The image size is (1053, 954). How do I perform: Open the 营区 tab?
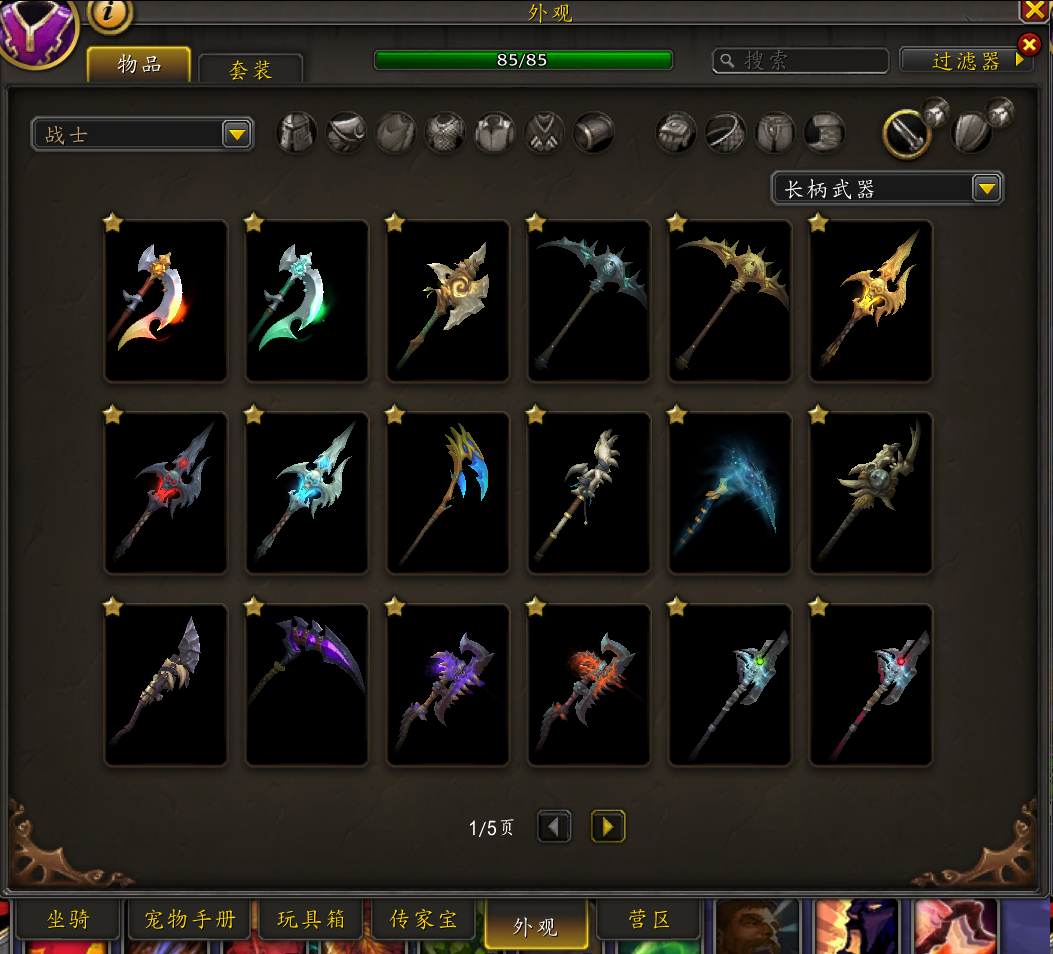click(x=649, y=920)
